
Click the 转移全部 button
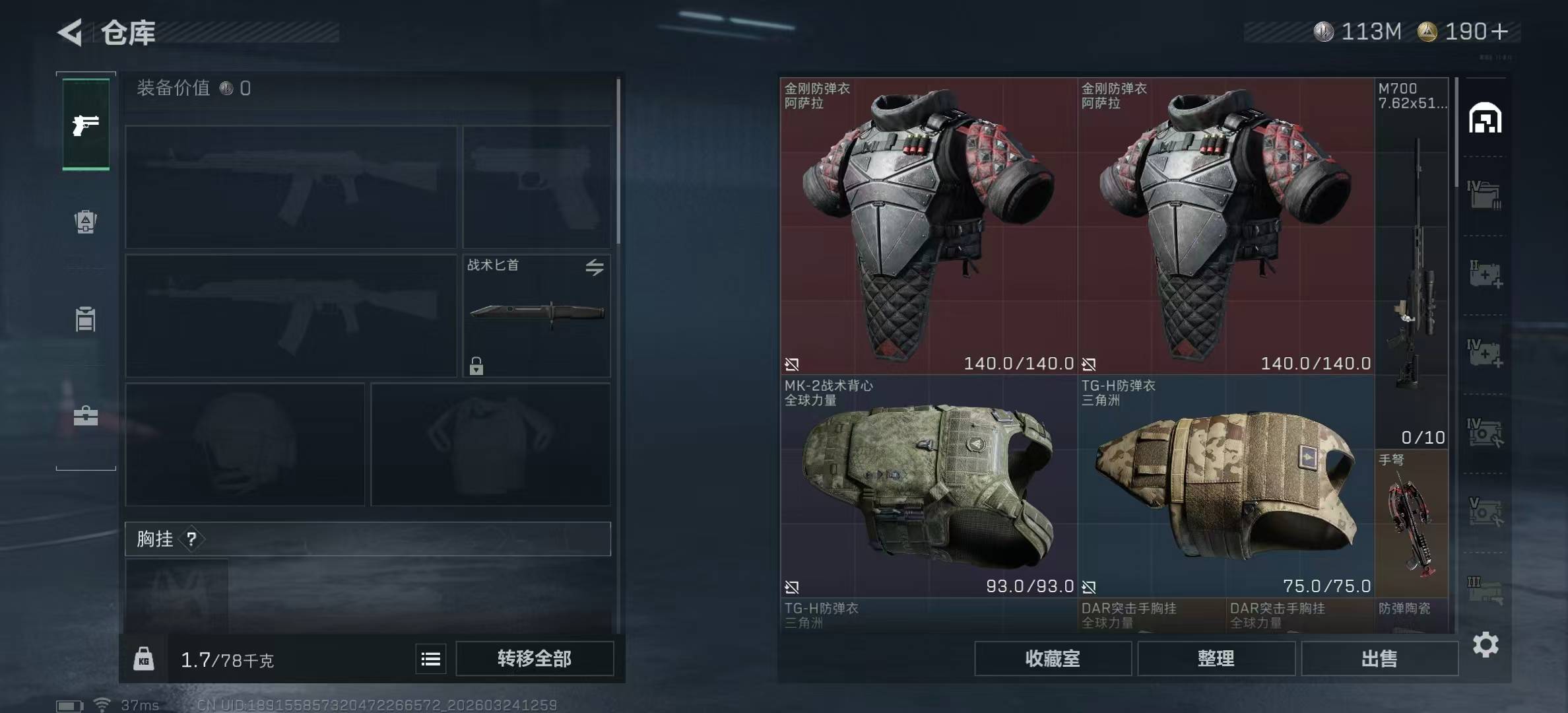point(534,658)
